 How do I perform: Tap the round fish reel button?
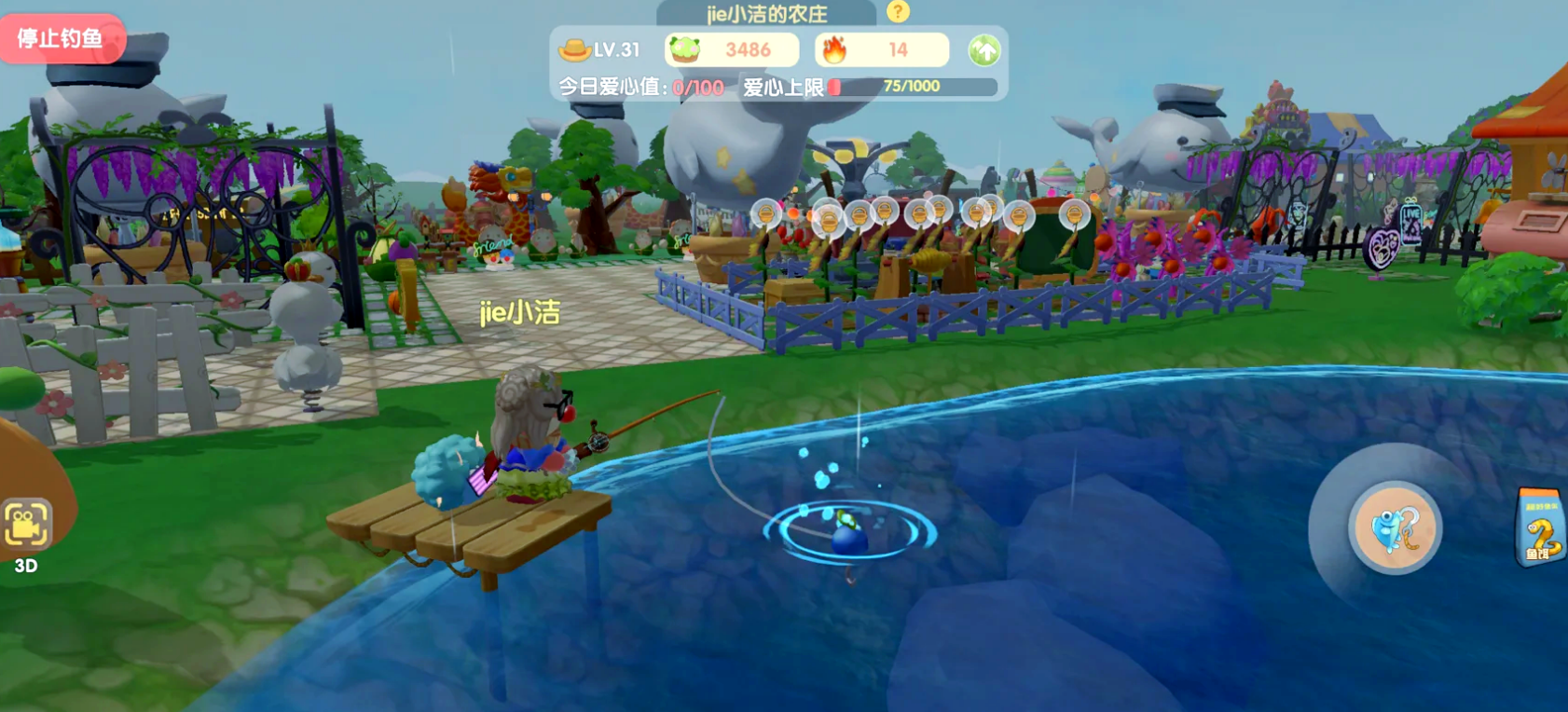coord(1395,529)
